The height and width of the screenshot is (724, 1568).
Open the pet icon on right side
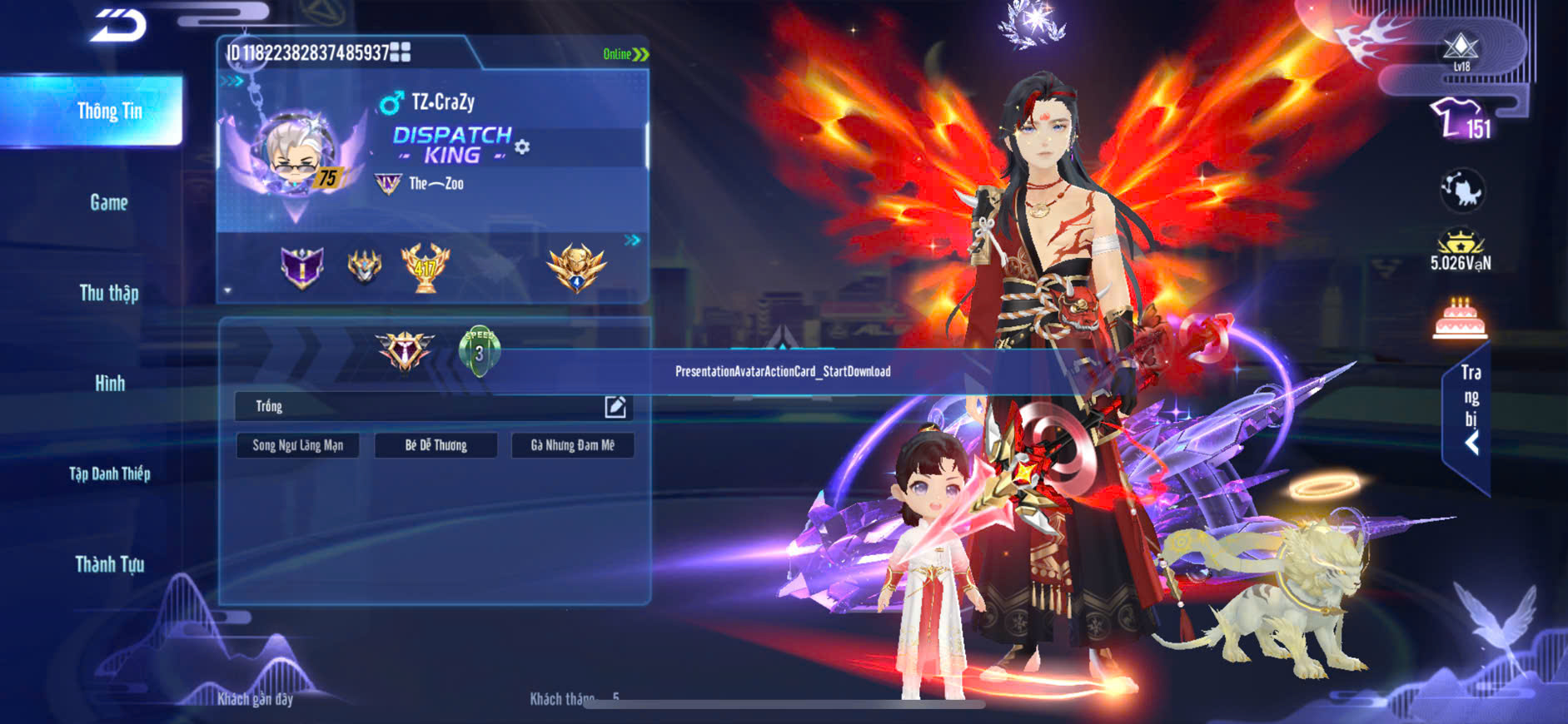[1461, 191]
